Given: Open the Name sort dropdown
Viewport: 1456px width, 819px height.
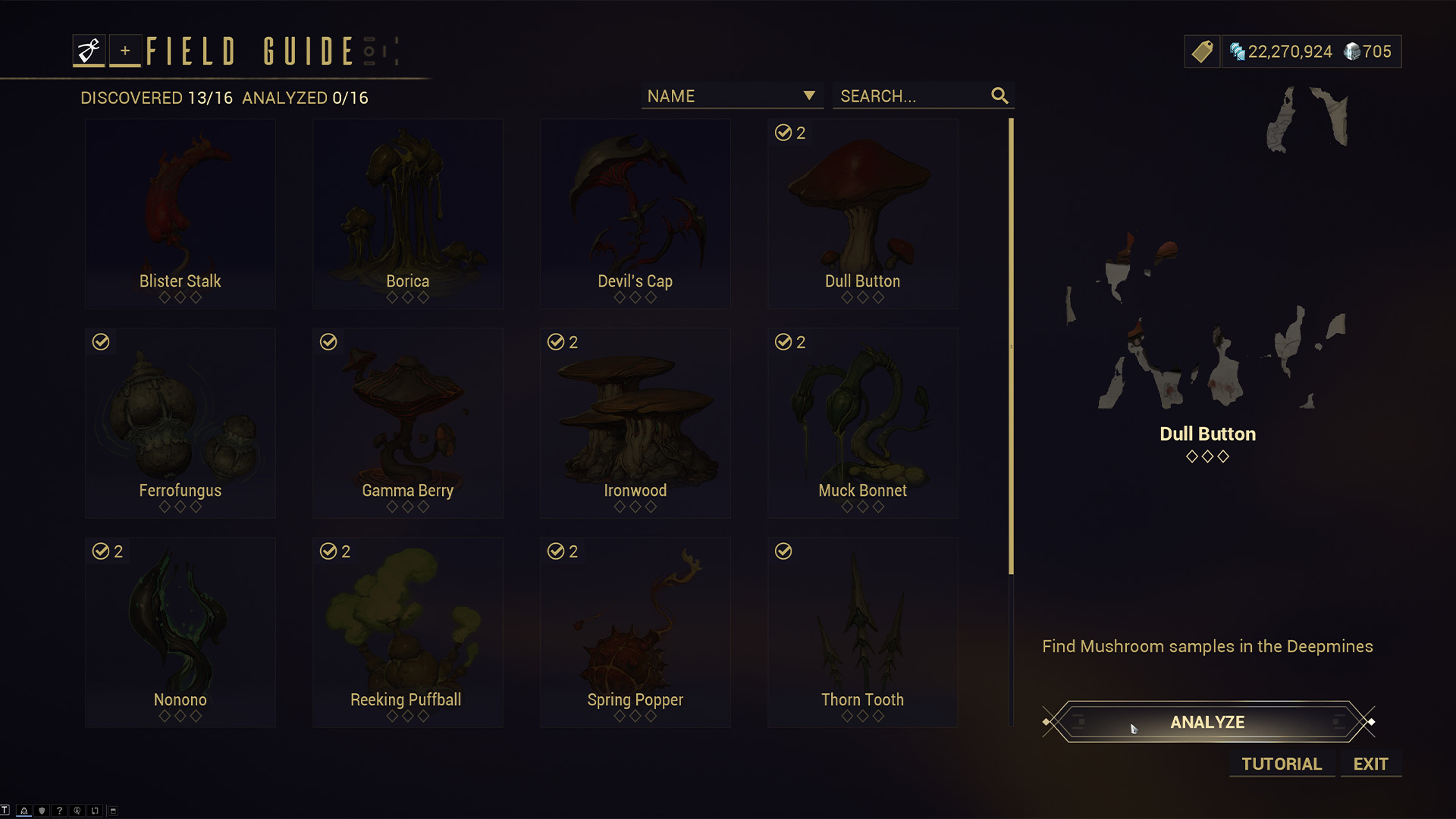Looking at the screenshot, I should pos(732,96).
